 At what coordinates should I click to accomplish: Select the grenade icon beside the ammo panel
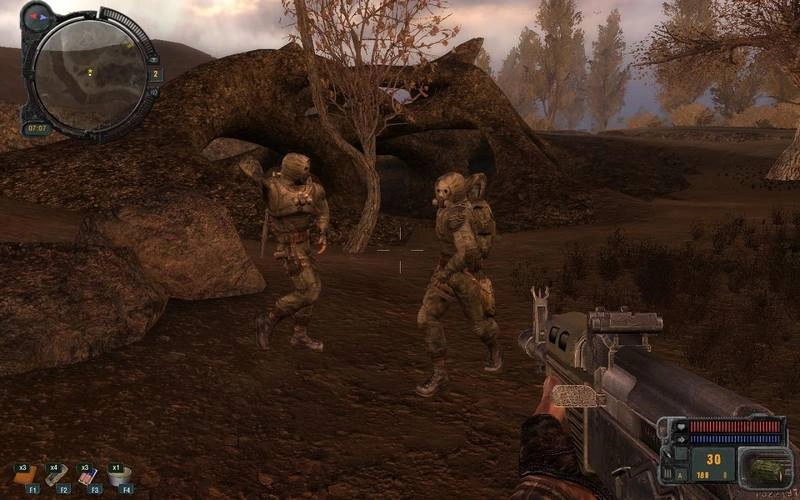(x=763, y=467)
